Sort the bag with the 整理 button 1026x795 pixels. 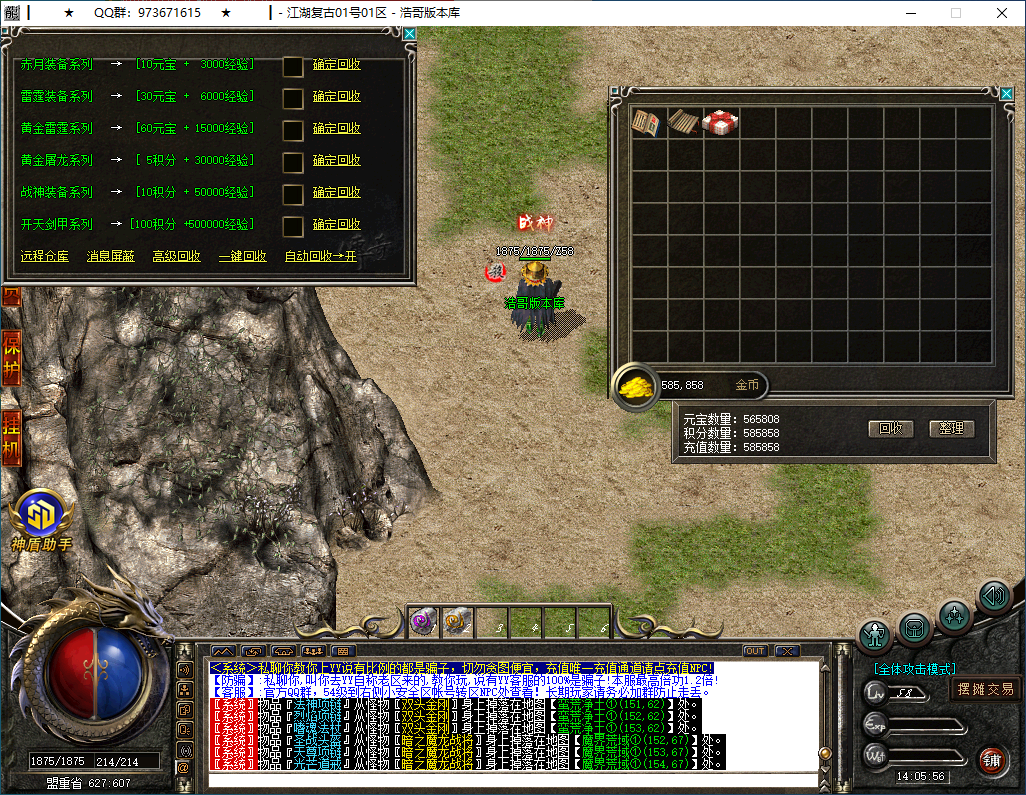[951, 428]
